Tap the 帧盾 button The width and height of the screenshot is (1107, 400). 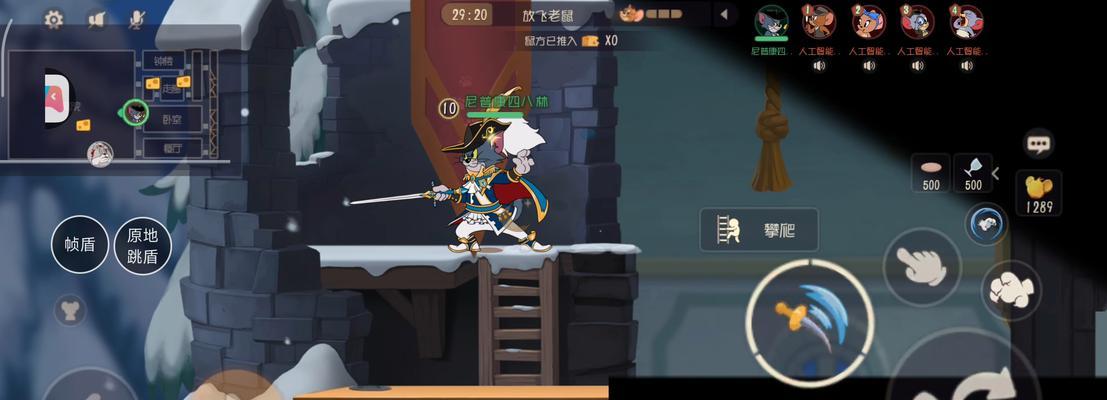click(x=80, y=245)
